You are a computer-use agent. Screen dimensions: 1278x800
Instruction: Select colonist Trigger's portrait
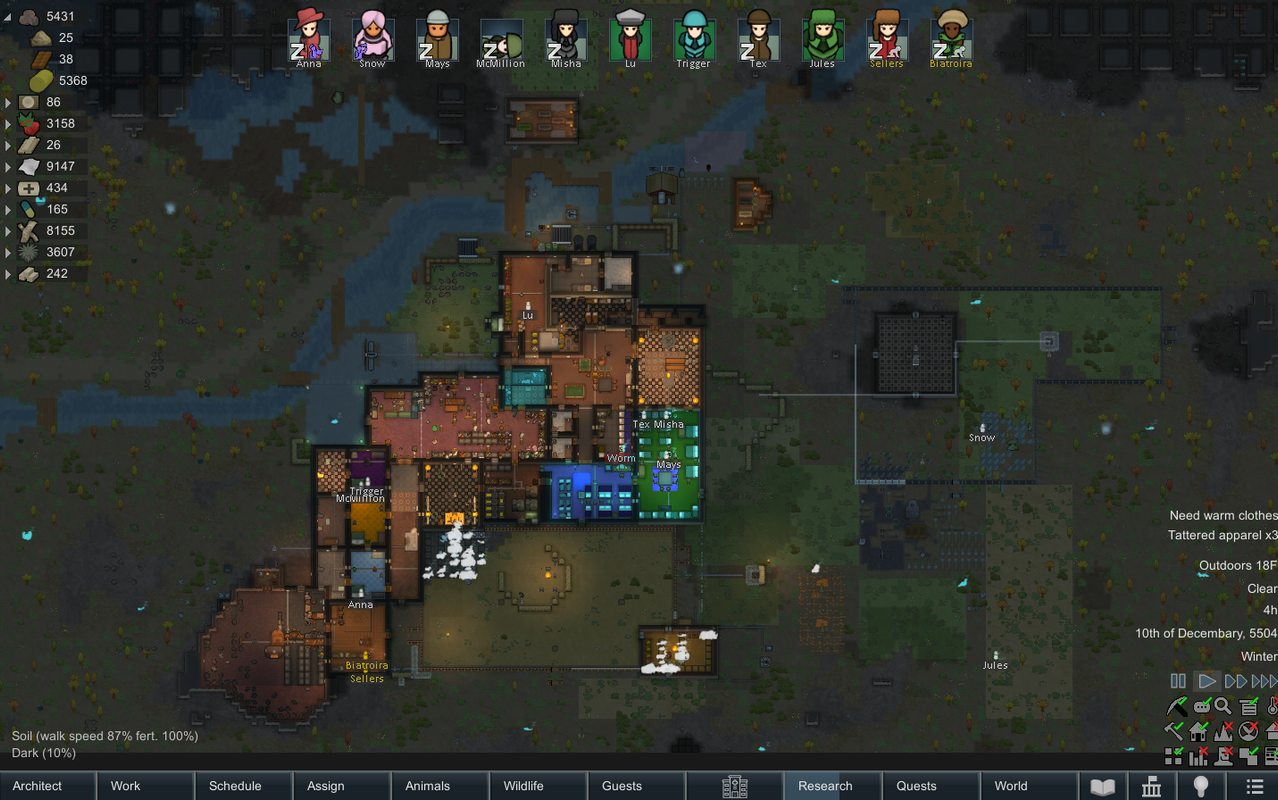(x=693, y=38)
